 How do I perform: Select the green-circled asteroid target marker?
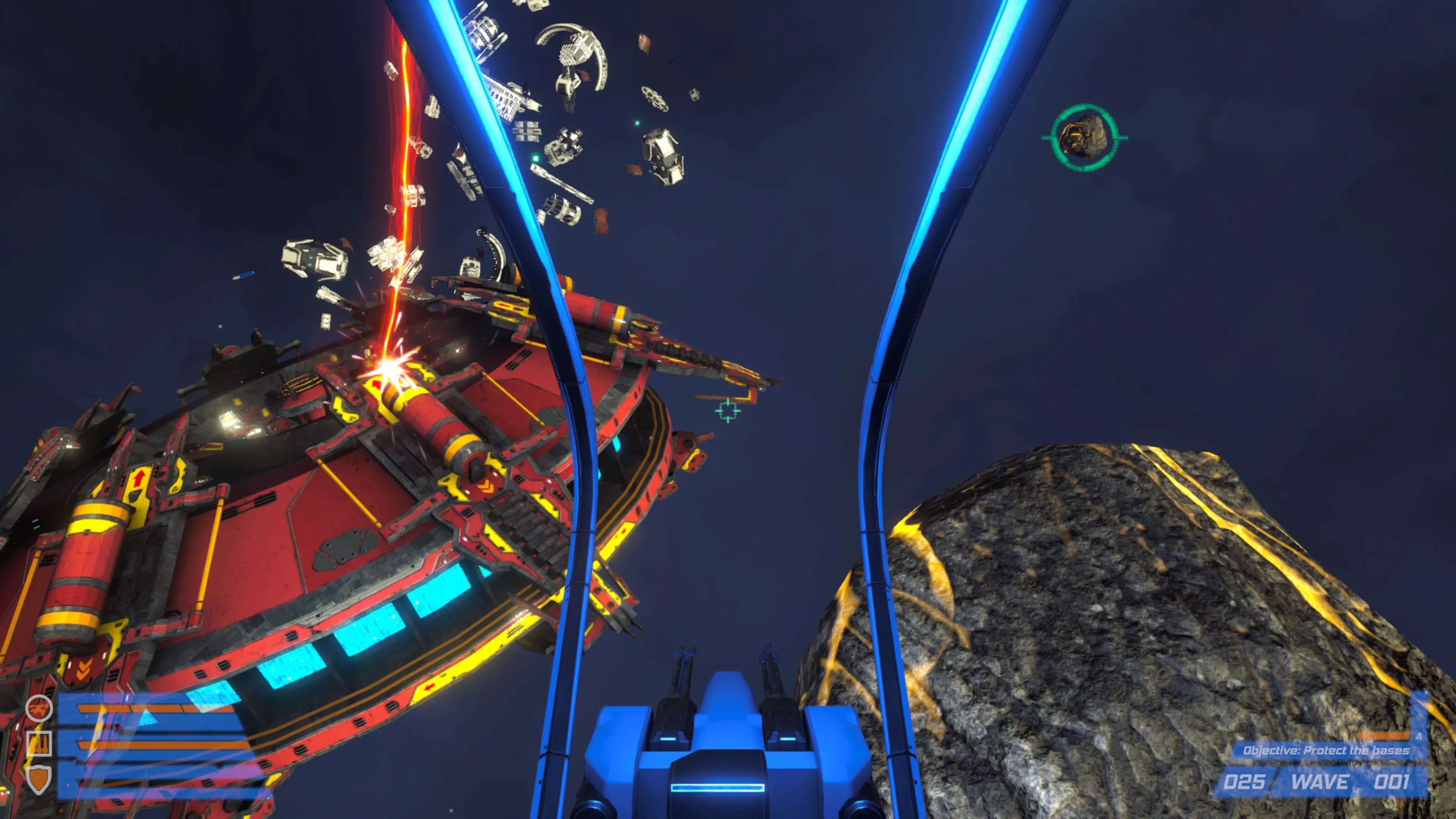tap(1084, 137)
